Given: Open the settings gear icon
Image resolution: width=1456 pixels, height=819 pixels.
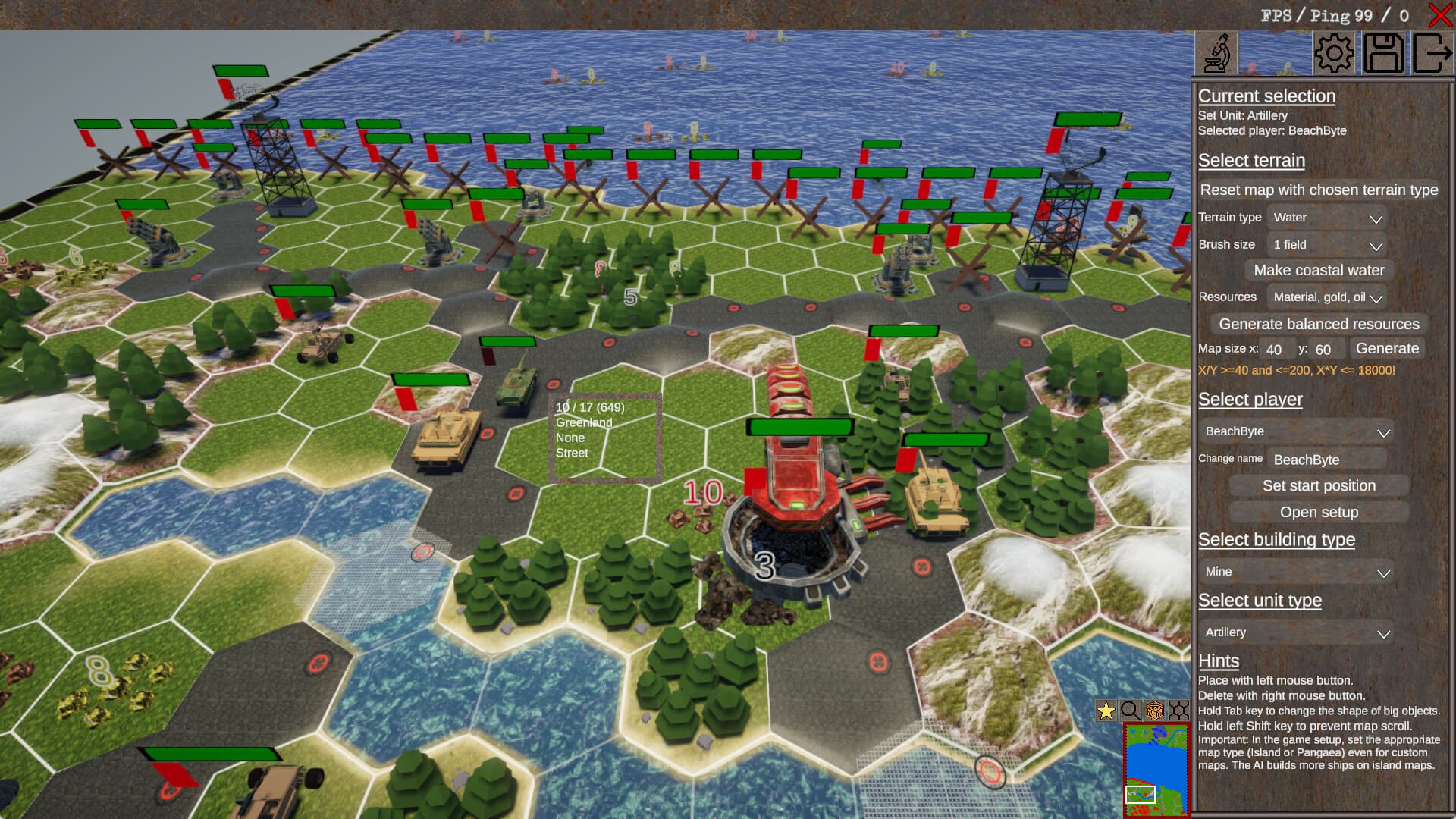Looking at the screenshot, I should 1333,52.
